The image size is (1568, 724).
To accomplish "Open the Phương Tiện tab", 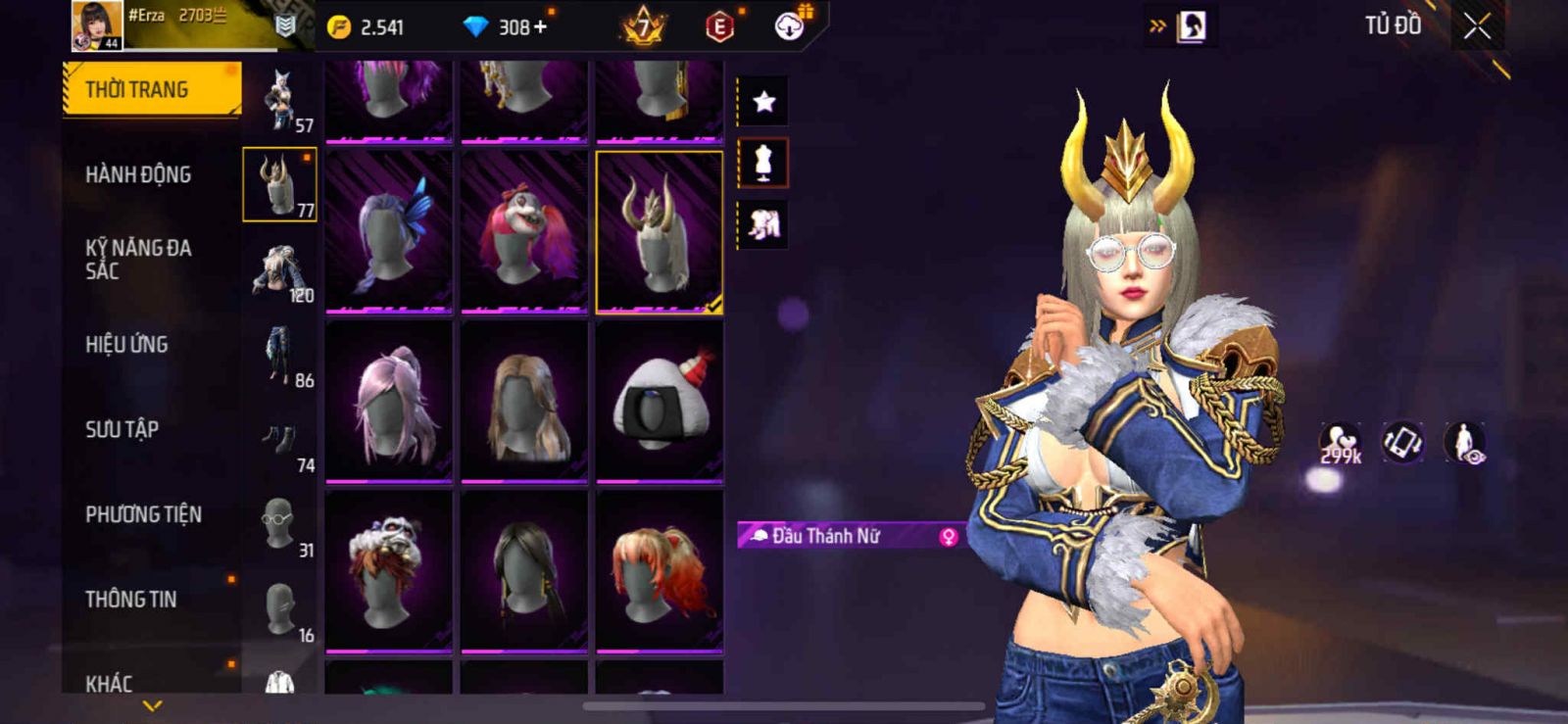I will [143, 514].
